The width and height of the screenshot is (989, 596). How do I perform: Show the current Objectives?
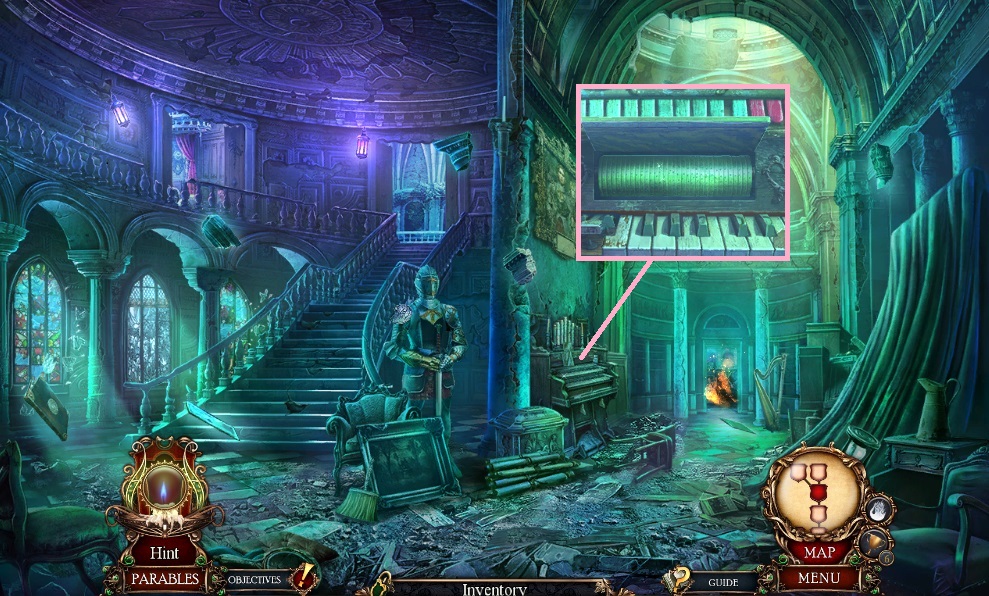point(254,579)
